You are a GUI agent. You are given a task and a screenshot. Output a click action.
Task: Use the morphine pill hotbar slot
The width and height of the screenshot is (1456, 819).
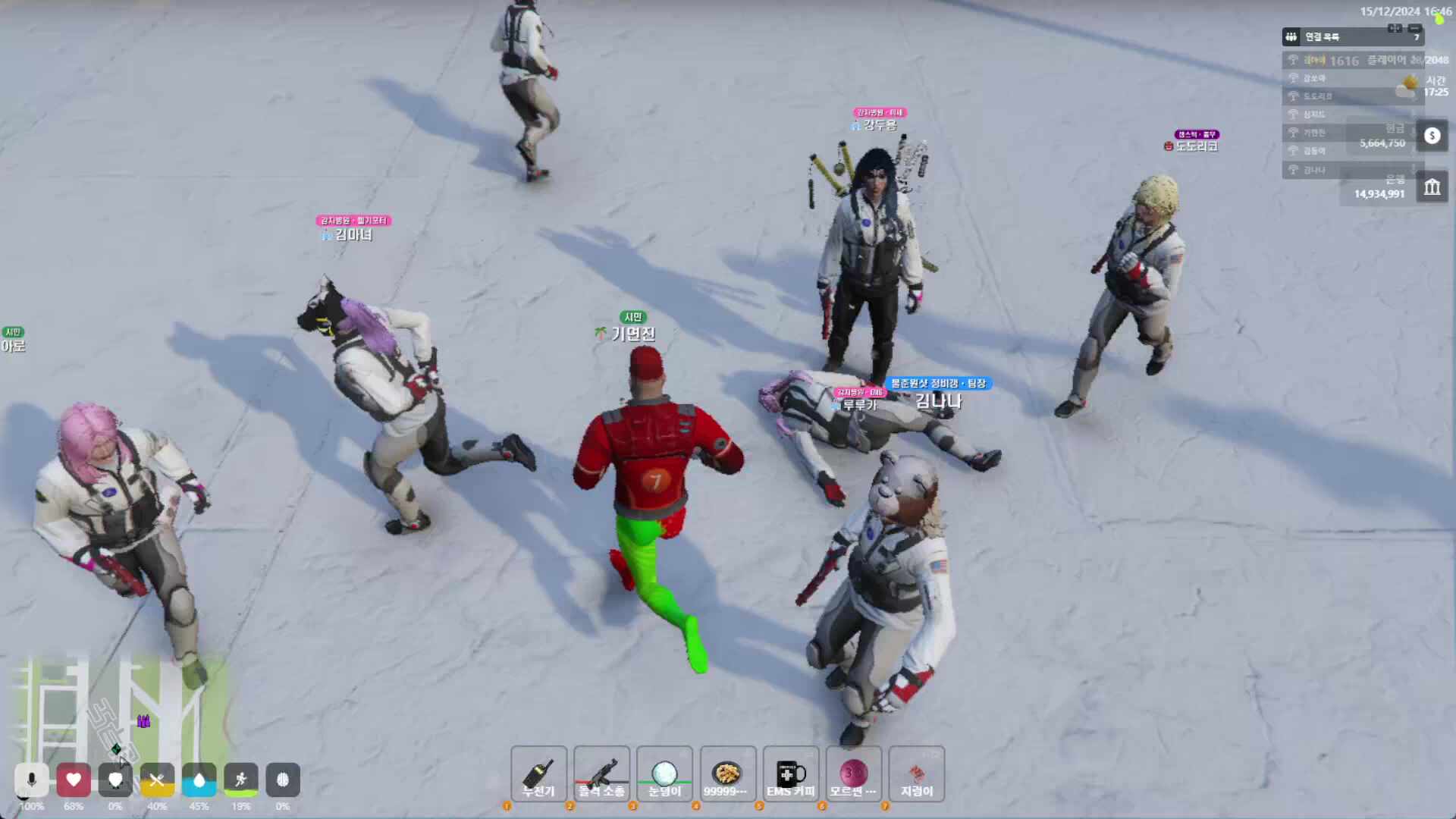853,774
